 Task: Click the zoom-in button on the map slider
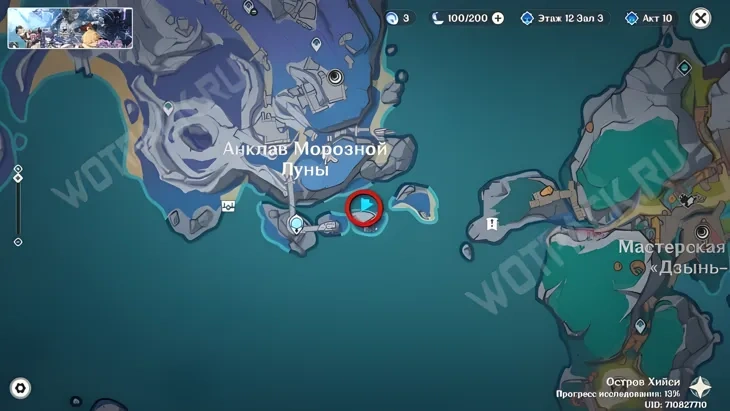tap(18, 169)
